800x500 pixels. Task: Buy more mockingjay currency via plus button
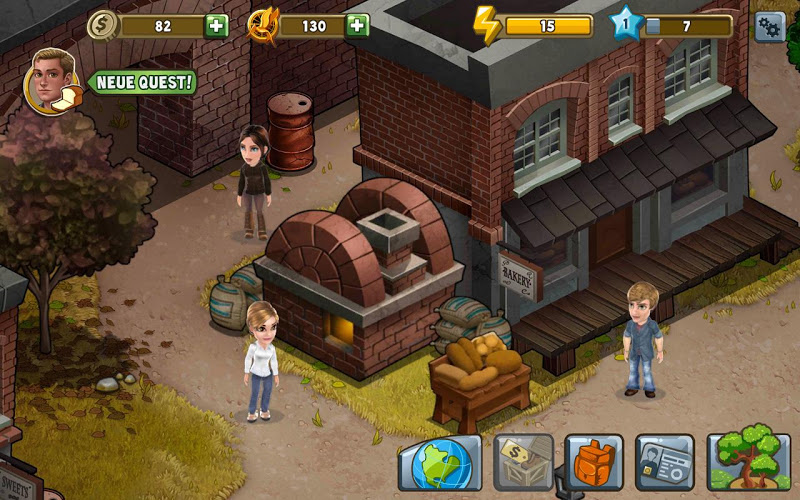[x=356, y=26]
